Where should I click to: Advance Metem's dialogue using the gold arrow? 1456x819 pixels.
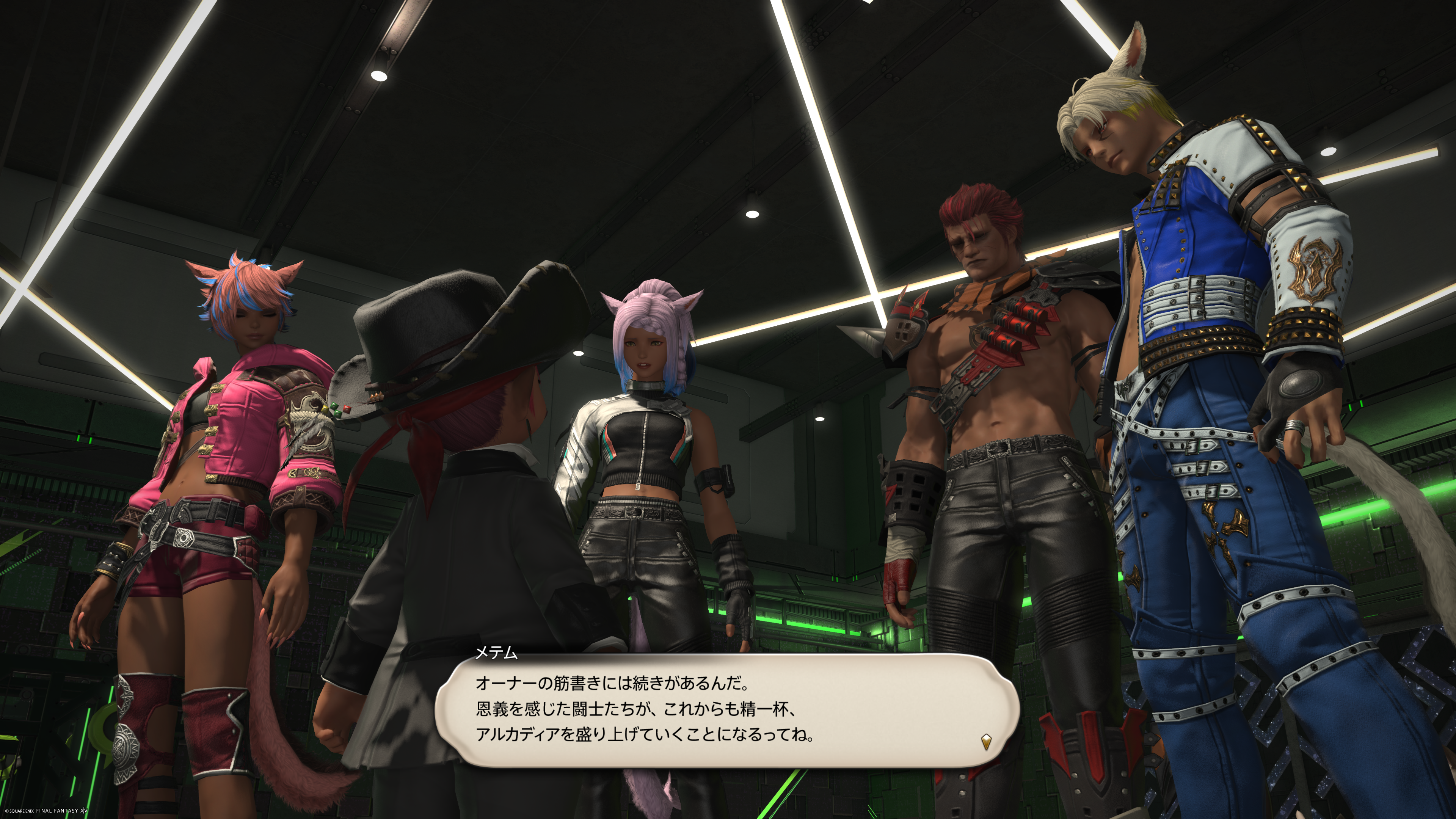coord(986,741)
